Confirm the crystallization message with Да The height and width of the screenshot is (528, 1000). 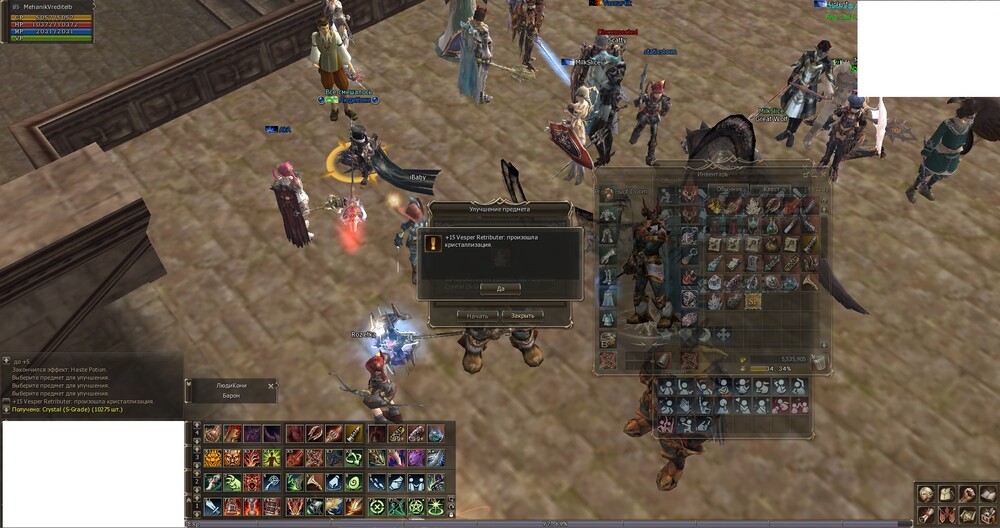tap(500, 288)
